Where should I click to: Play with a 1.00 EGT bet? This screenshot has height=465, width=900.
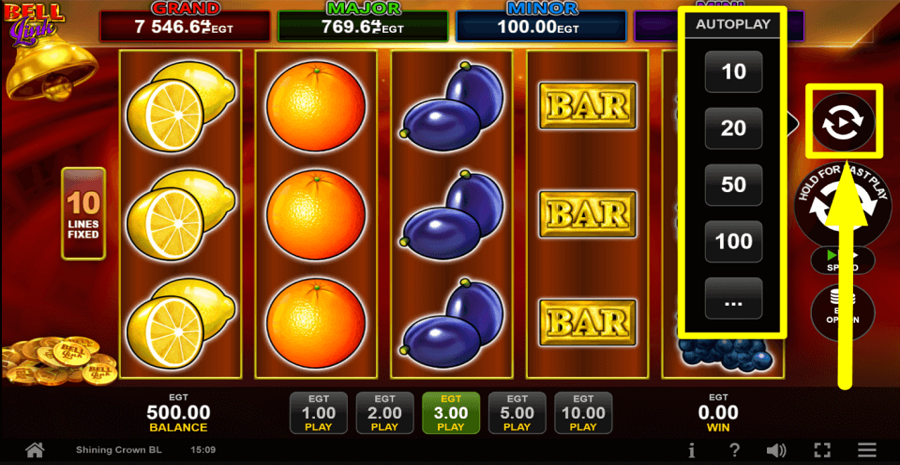point(318,412)
